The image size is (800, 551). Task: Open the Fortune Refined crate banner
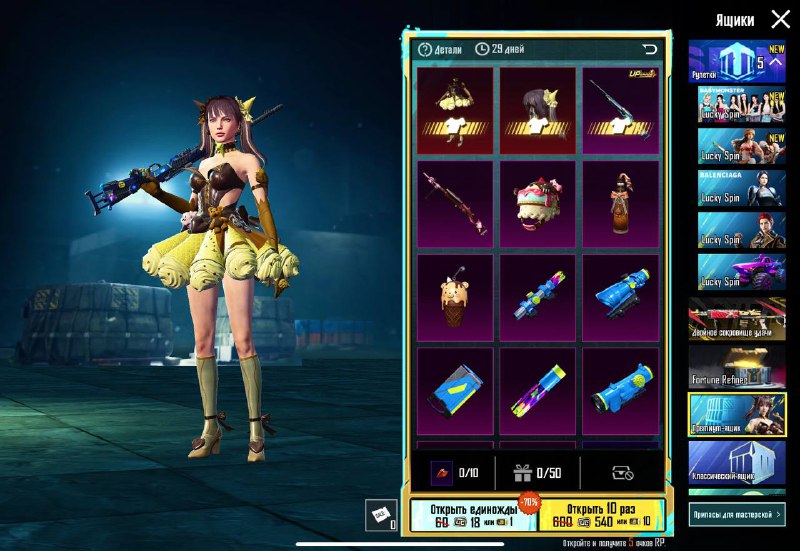tap(736, 366)
